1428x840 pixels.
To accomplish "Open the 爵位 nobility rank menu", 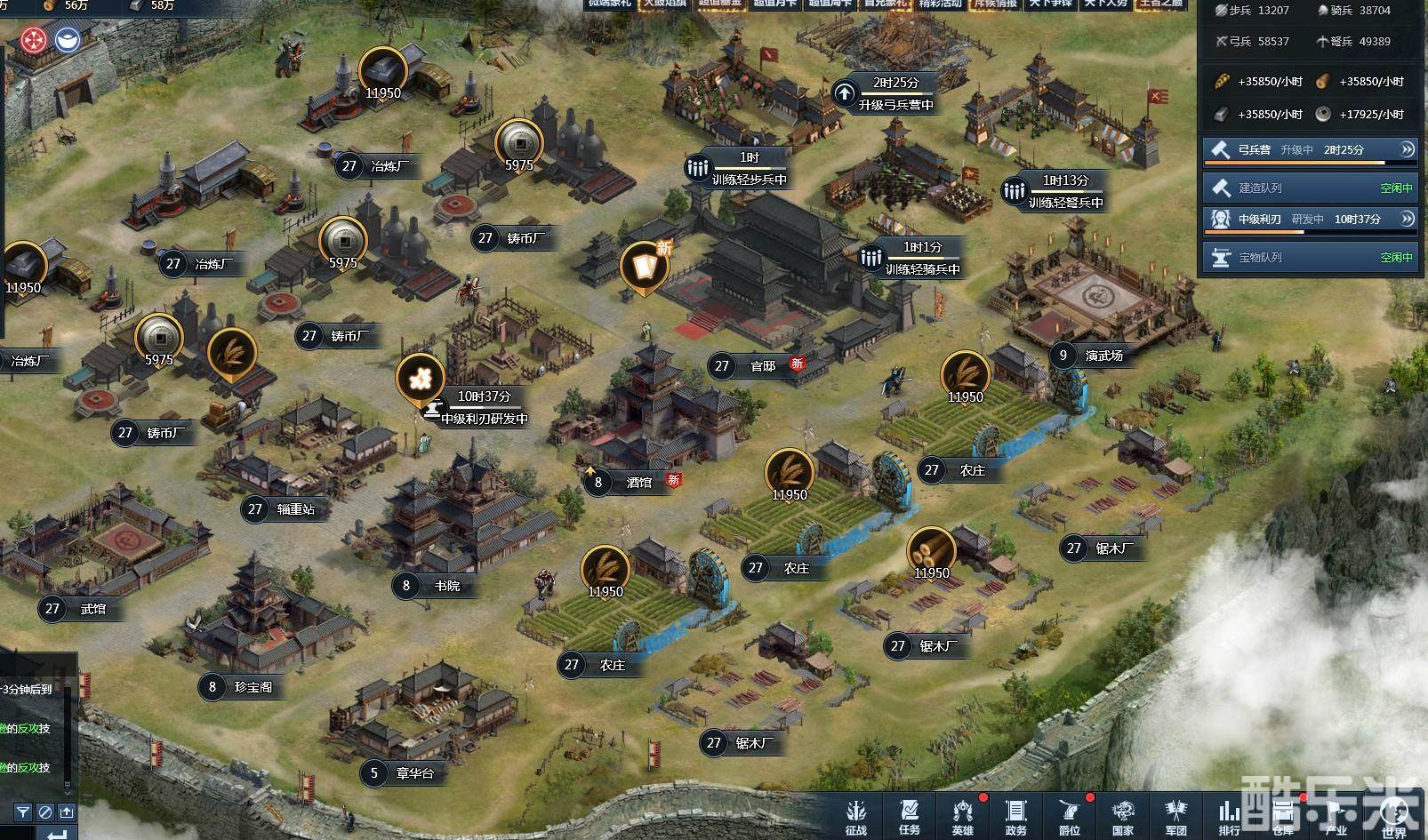I will point(1069,816).
